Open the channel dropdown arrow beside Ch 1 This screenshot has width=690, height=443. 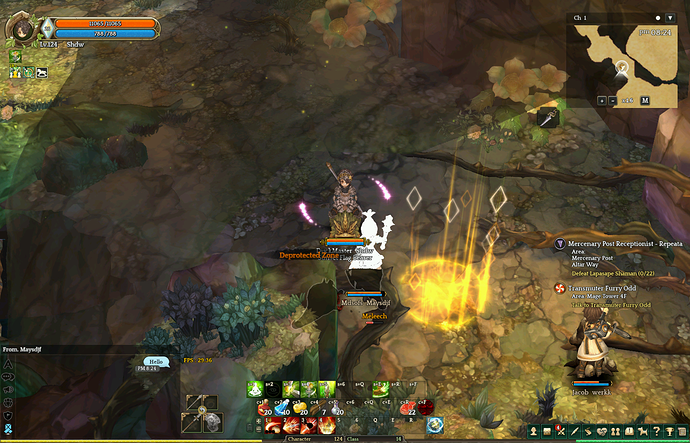(671, 18)
